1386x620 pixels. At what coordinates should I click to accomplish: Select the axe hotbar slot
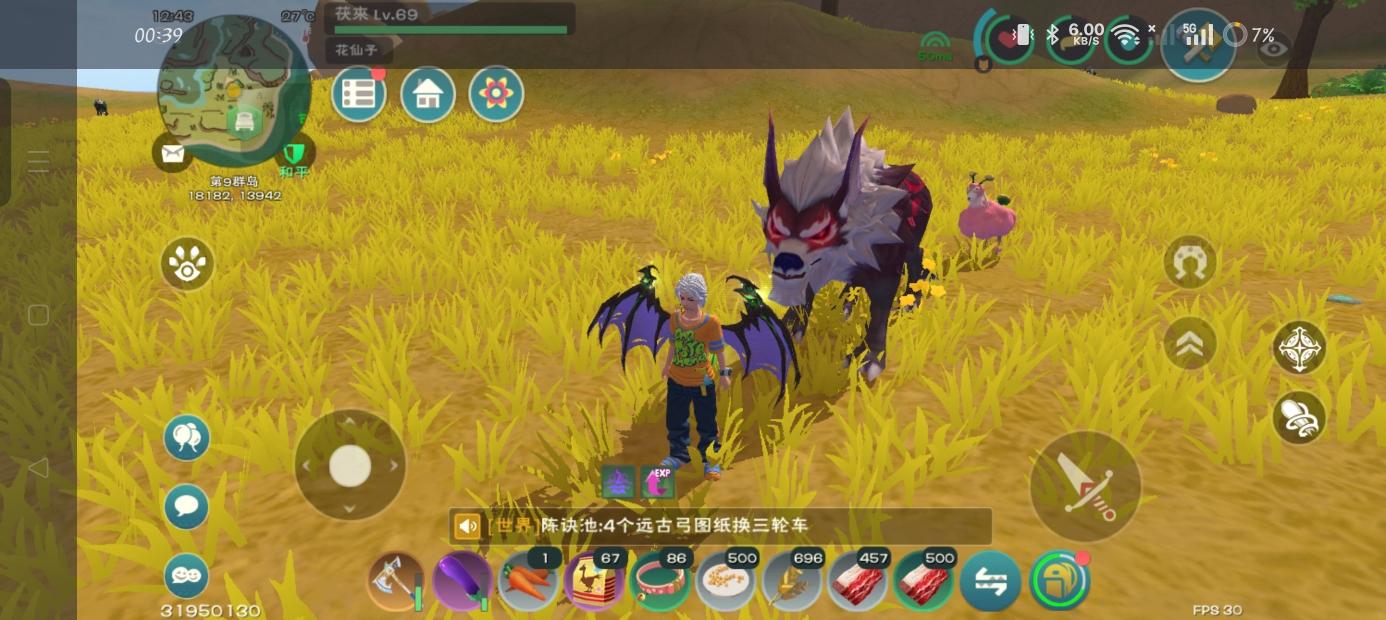coord(396,581)
